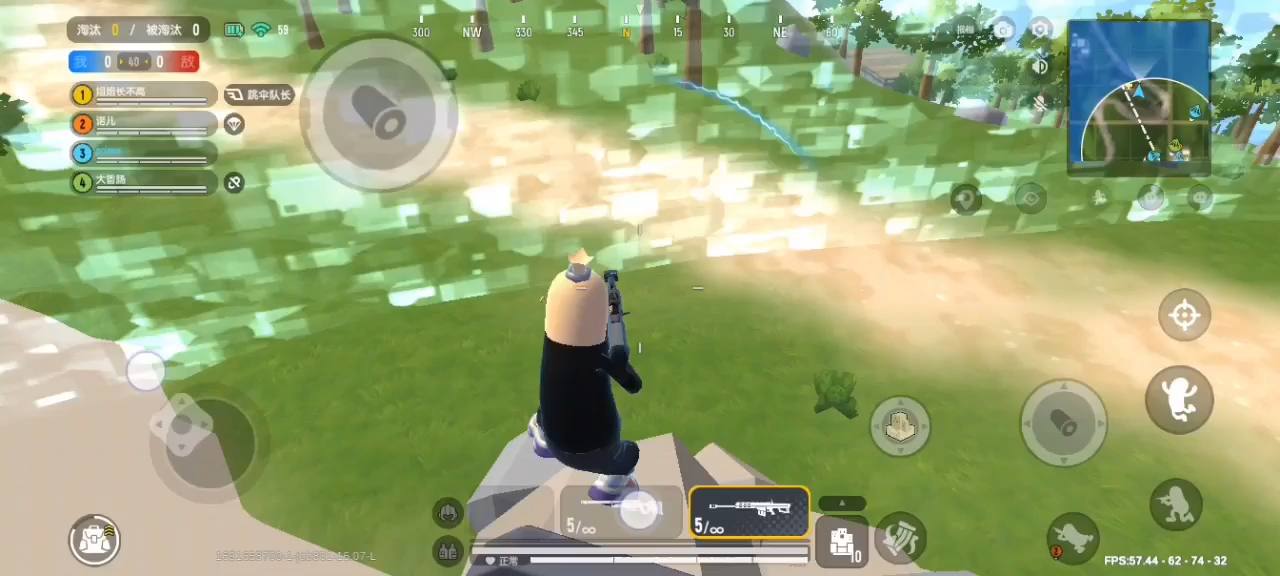
Task: Tap the 跳伞队长 parachute leader button
Action: click(259, 95)
